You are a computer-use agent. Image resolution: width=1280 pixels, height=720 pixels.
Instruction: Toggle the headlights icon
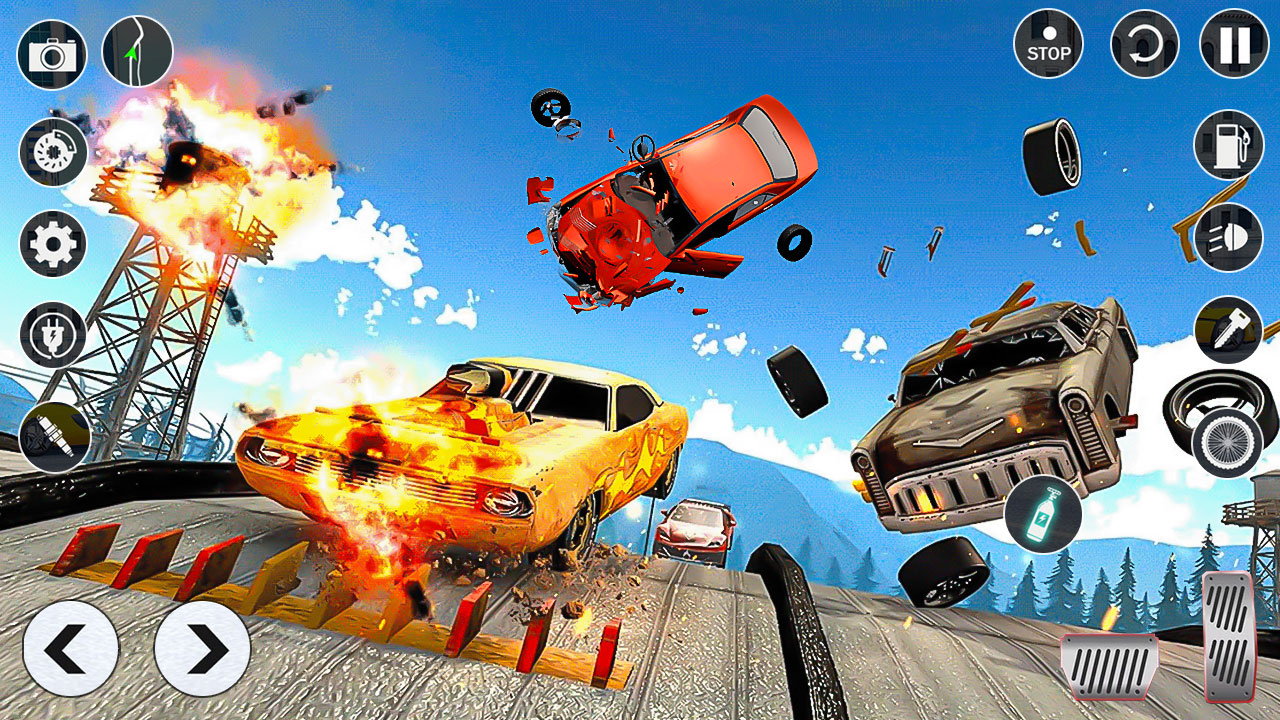(x=1225, y=240)
